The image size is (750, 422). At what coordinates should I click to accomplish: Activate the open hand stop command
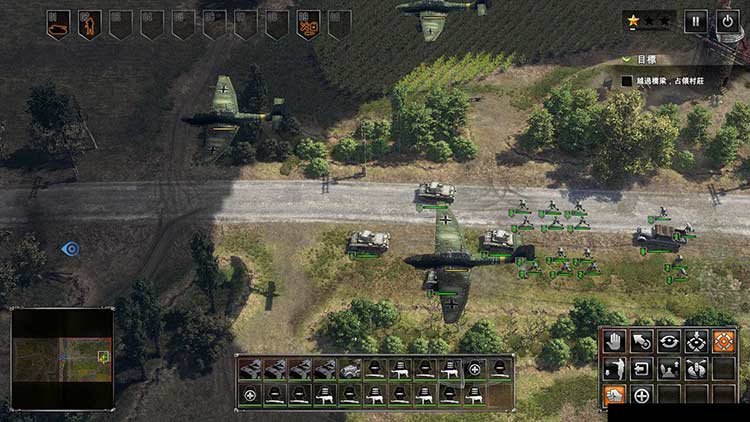point(614,342)
